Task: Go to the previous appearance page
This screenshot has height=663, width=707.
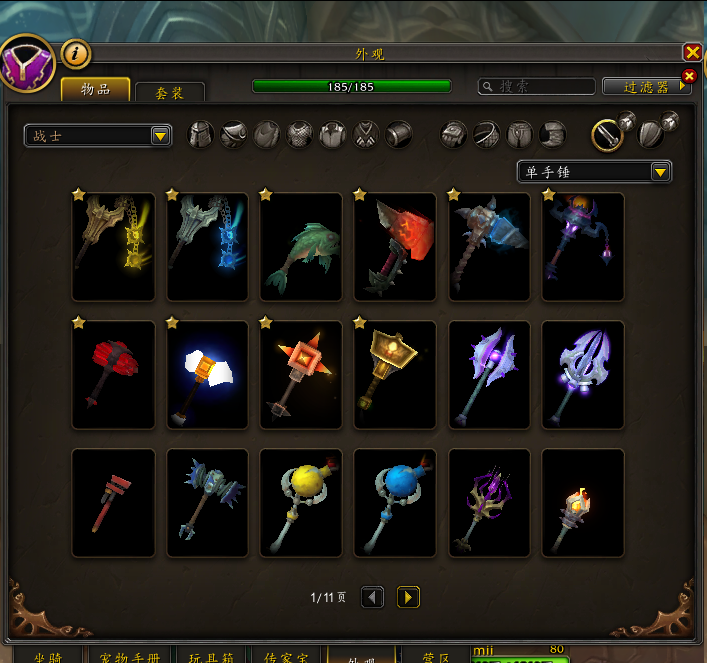Action: (372, 597)
